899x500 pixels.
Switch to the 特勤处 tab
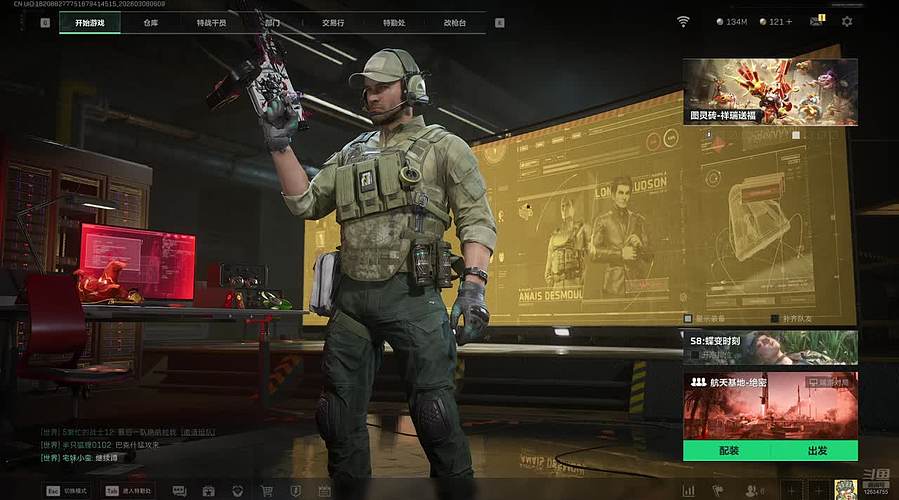click(x=394, y=22)
